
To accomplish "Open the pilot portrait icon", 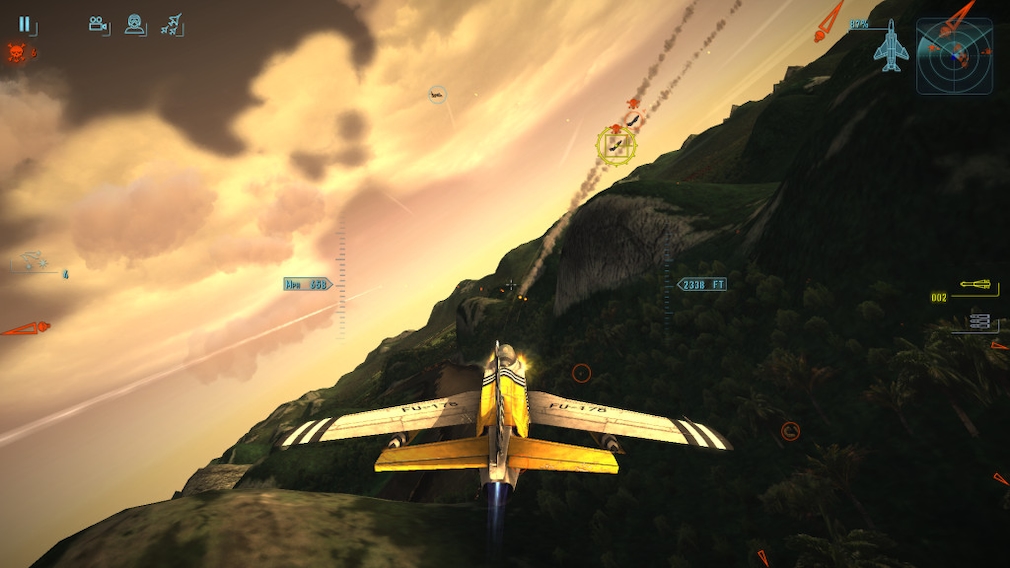I will [x=135, y=25].
